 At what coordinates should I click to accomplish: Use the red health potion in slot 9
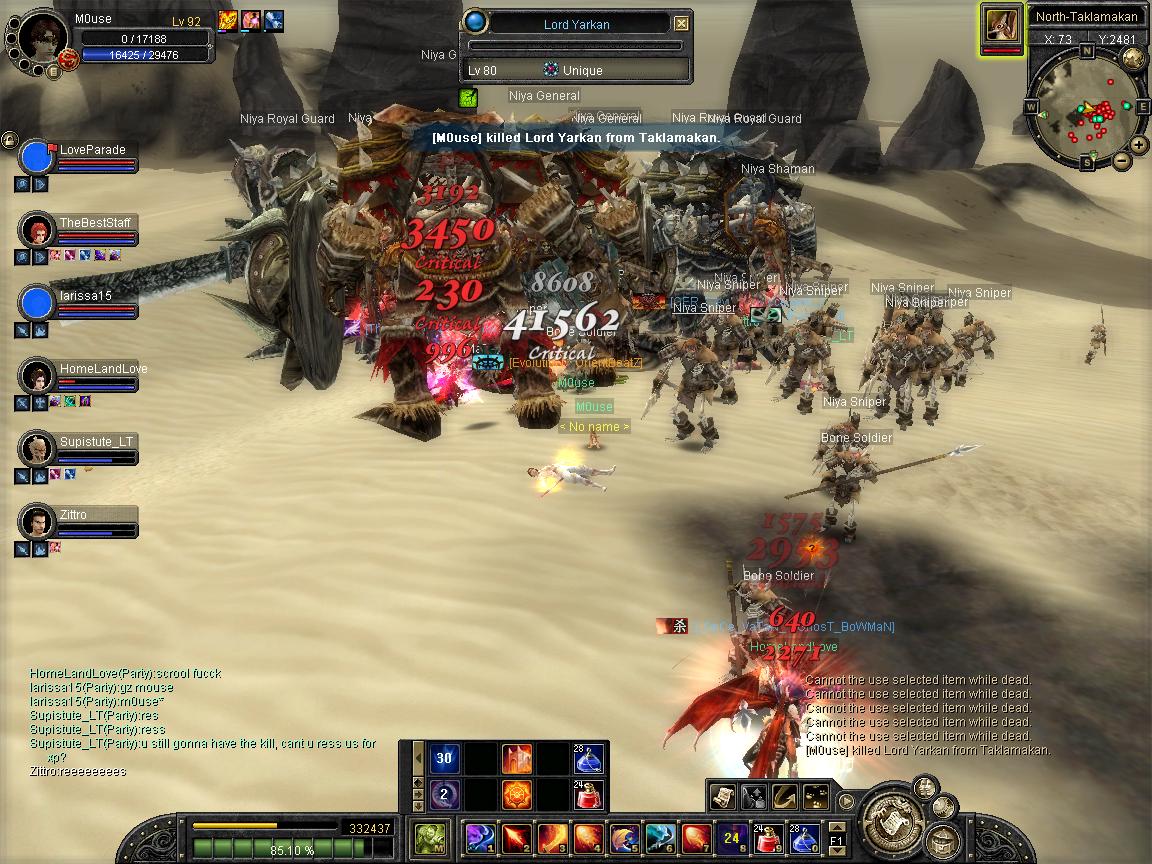click(768, 836)
